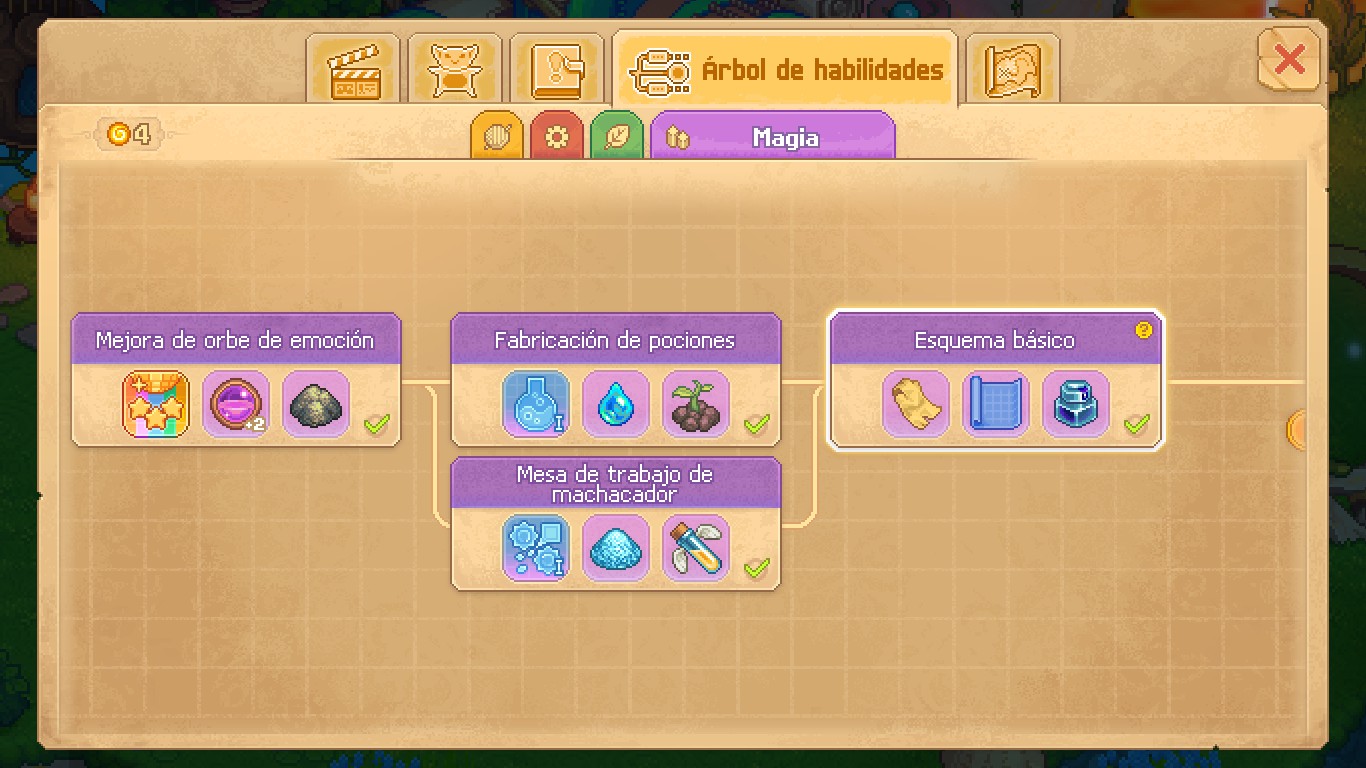Select the red gear skill category

point(557,137)
